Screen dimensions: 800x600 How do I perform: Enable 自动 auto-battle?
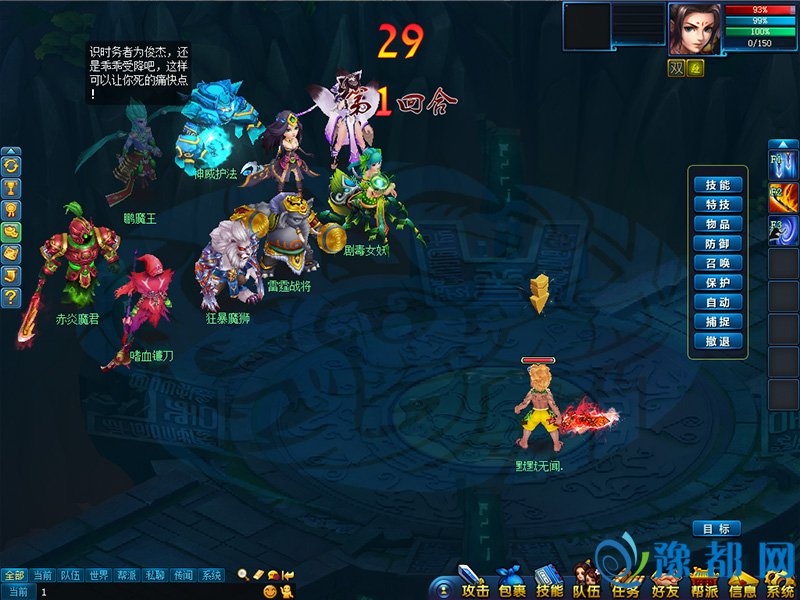click(x=717, y=302)
